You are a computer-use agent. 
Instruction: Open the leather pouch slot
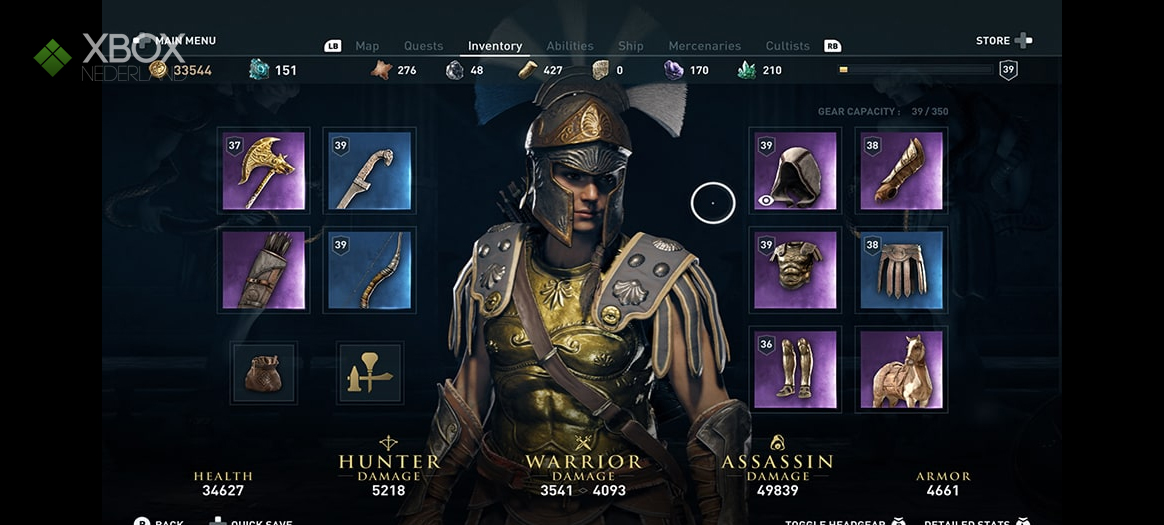[x=264, y=373]
